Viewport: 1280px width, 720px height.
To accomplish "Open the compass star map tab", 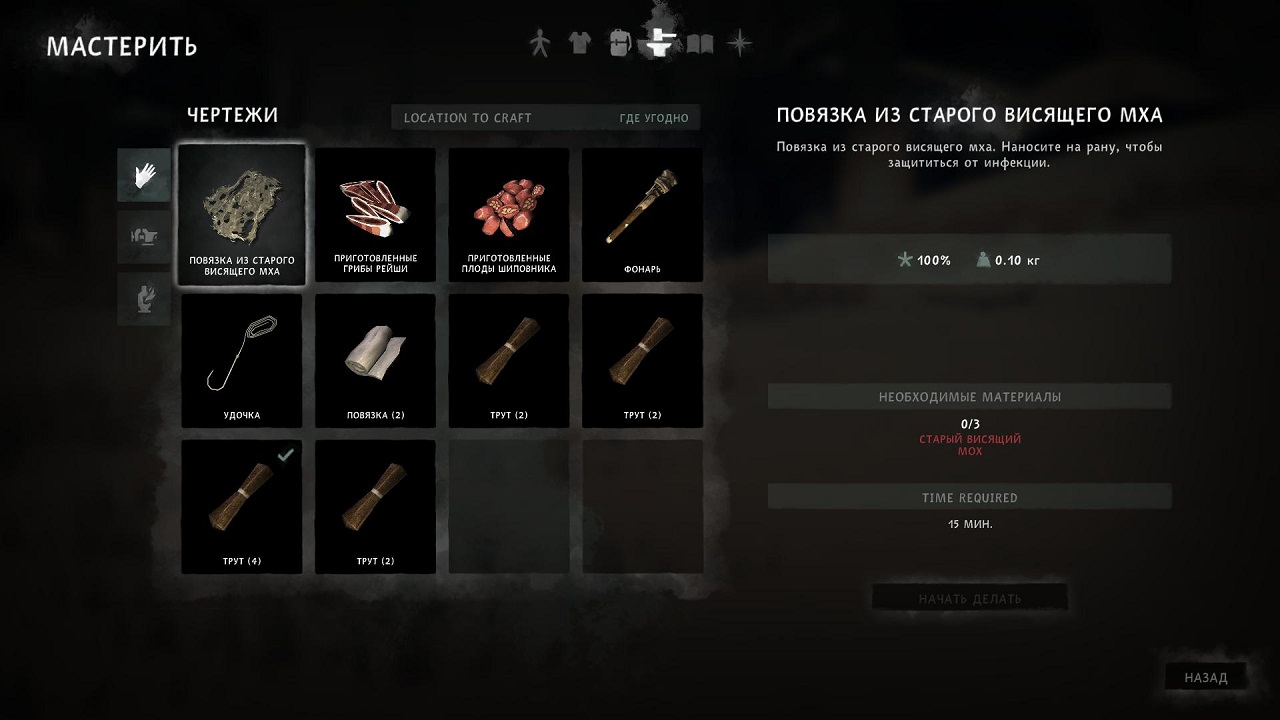I will click(740, 44).
